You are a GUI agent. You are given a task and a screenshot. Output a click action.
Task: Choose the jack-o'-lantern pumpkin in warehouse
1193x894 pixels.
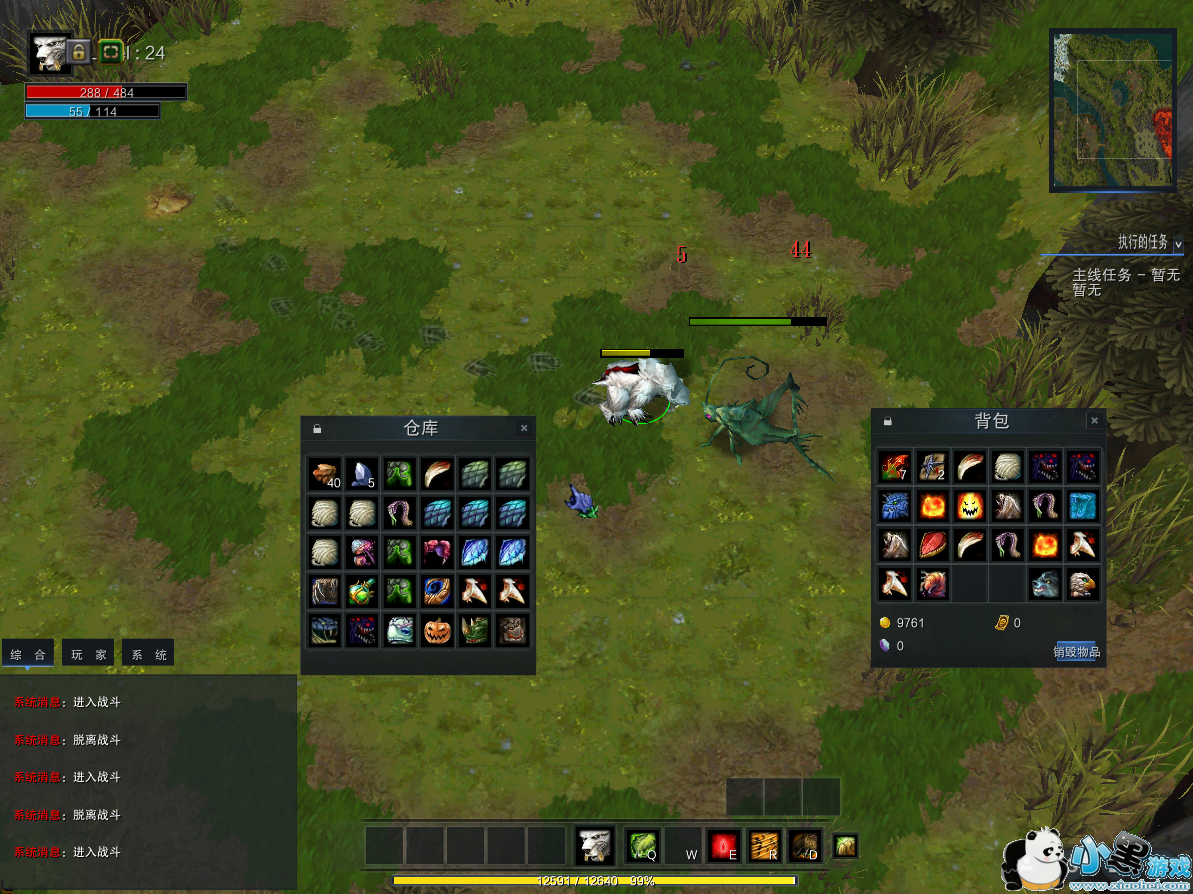(437, 630)
